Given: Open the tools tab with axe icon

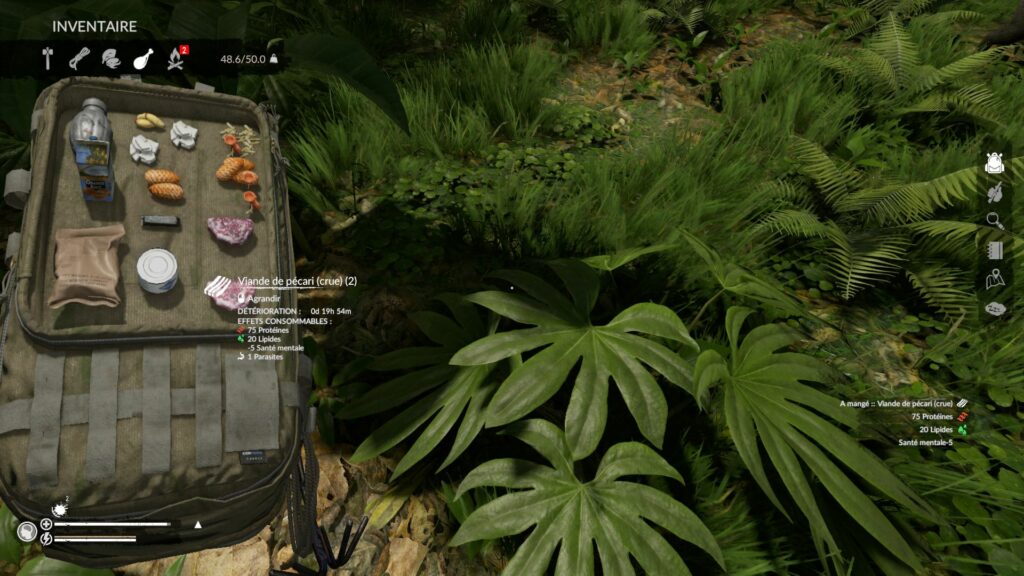Looking at the screenshot, I should pos(47,58).
